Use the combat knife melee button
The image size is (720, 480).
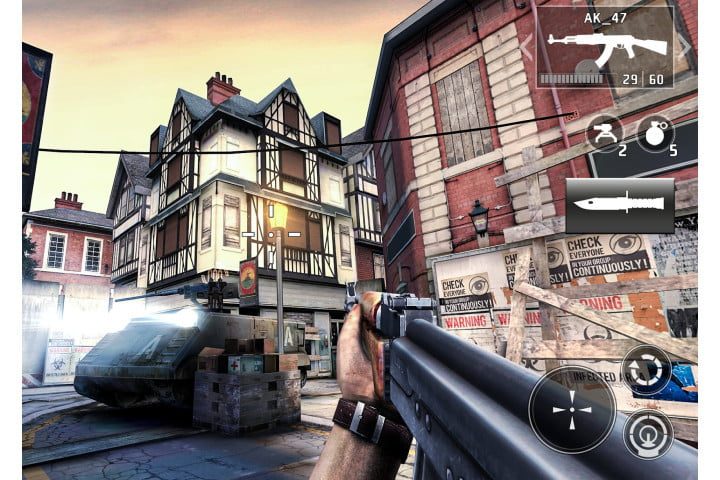[620, 206]
